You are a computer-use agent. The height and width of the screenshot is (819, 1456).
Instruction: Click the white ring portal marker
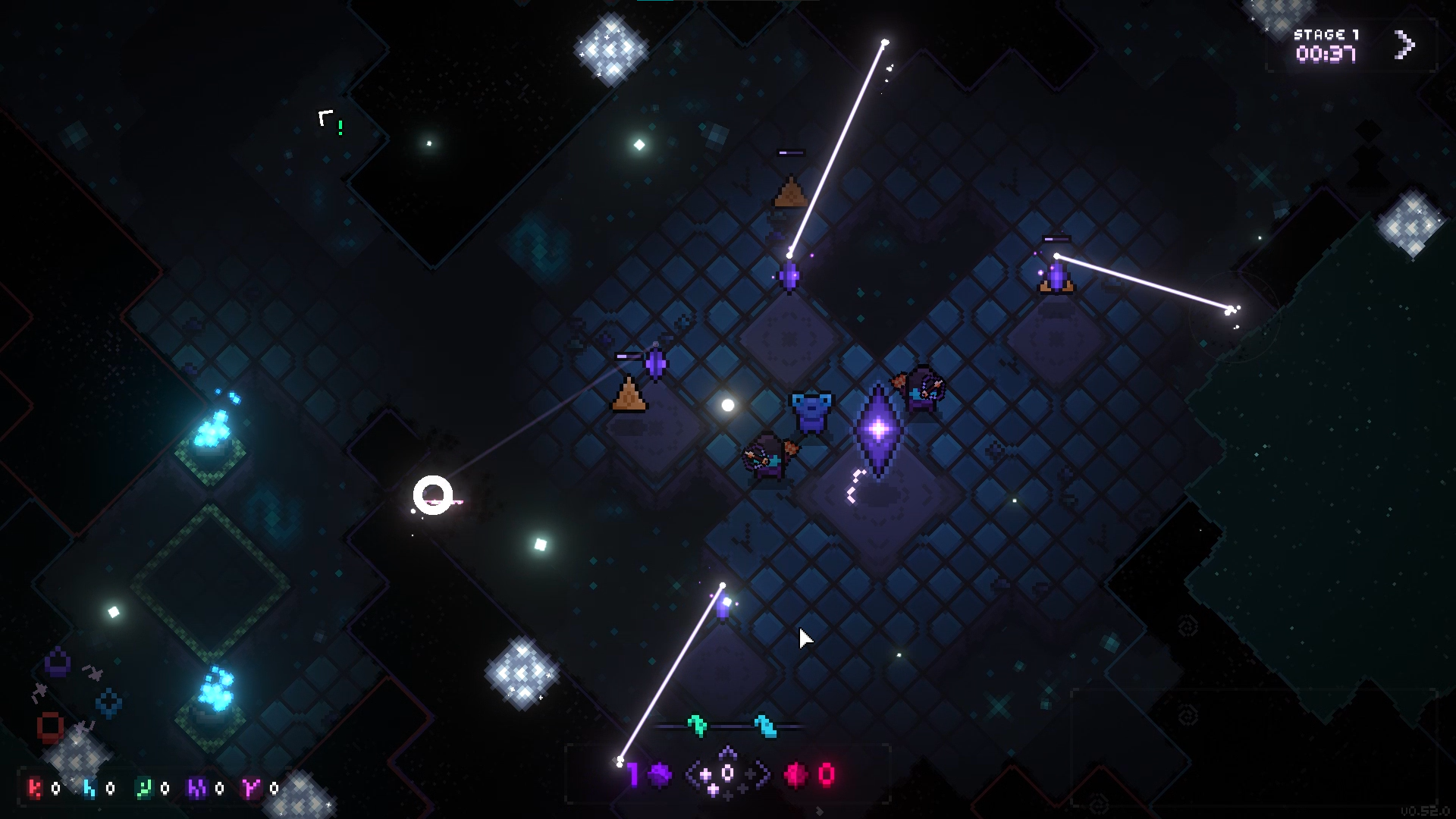tap(435, 497)
